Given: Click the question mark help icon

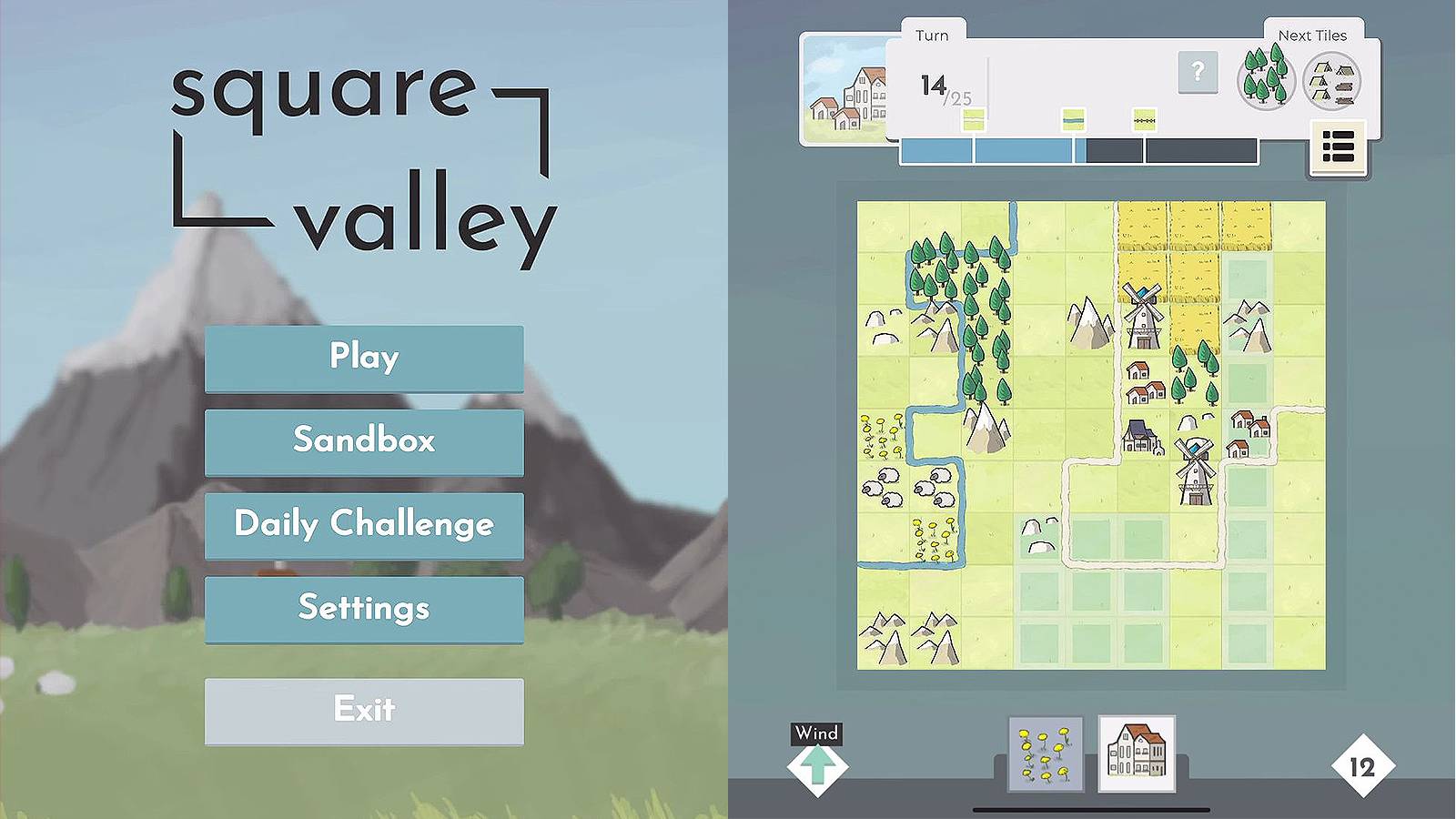Looking at the screenshot, I should [x=1198, y=74].
